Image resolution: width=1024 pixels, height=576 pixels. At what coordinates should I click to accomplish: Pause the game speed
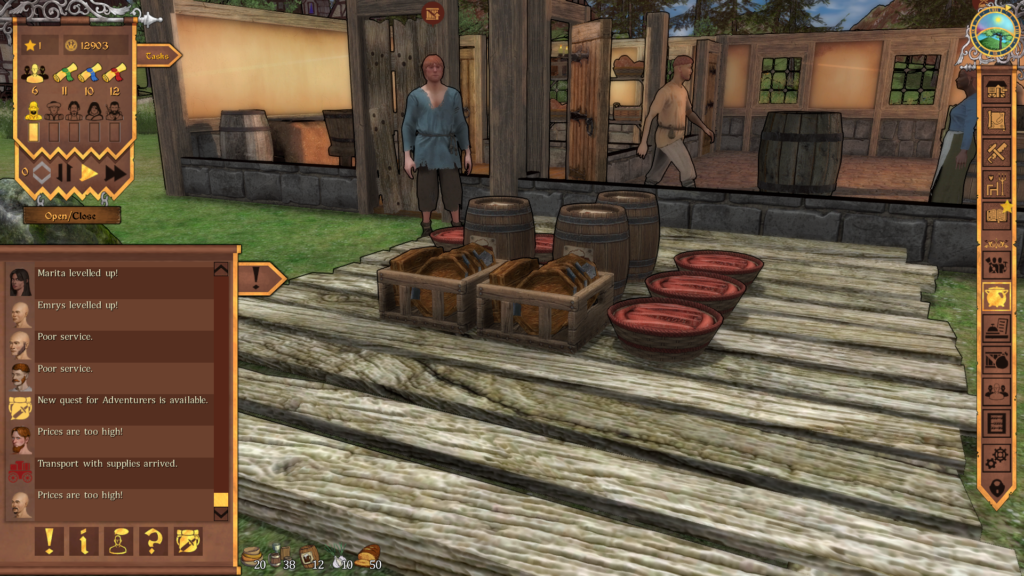[64, 173]
